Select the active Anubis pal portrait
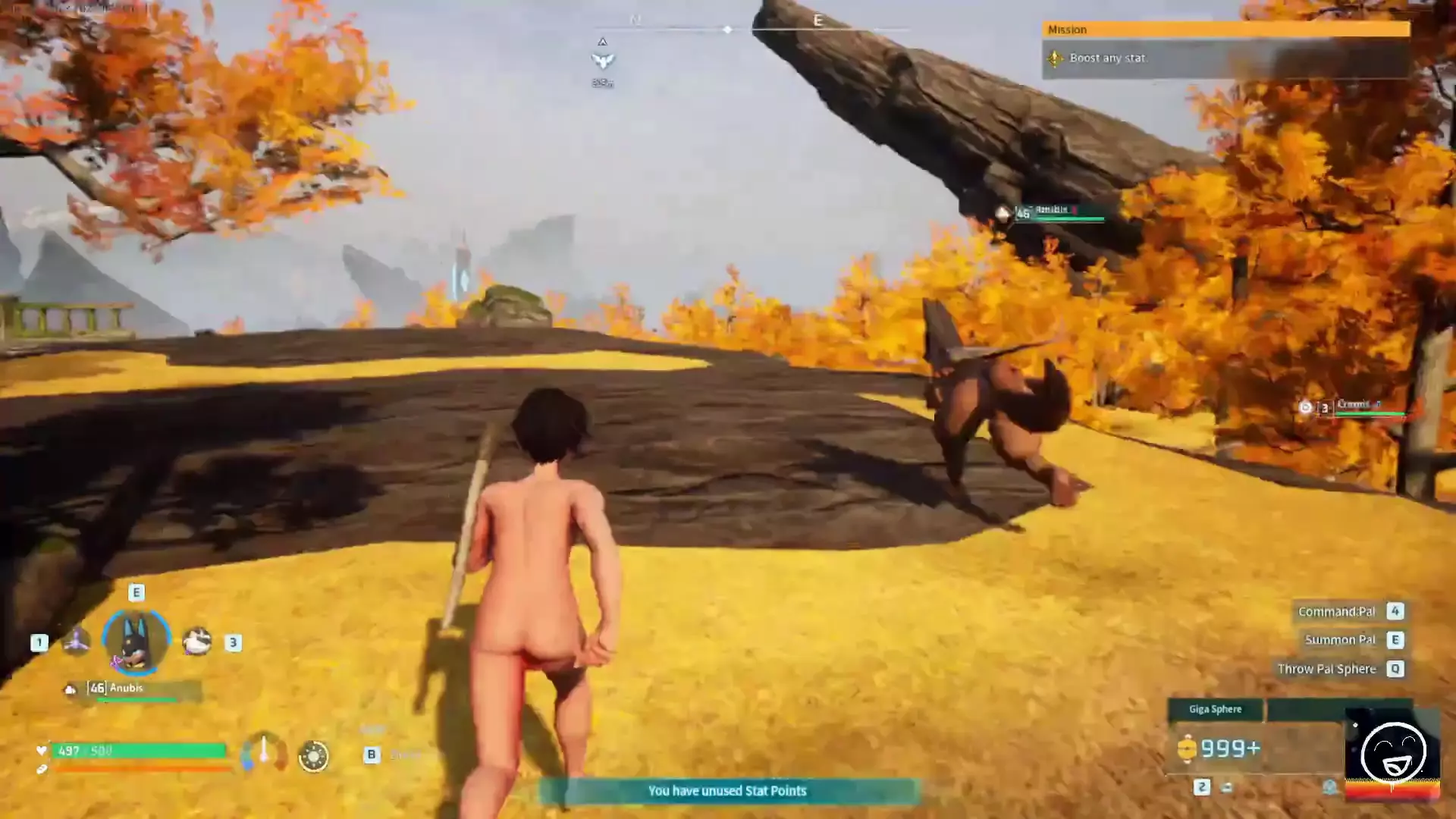 tap(136, 642)
